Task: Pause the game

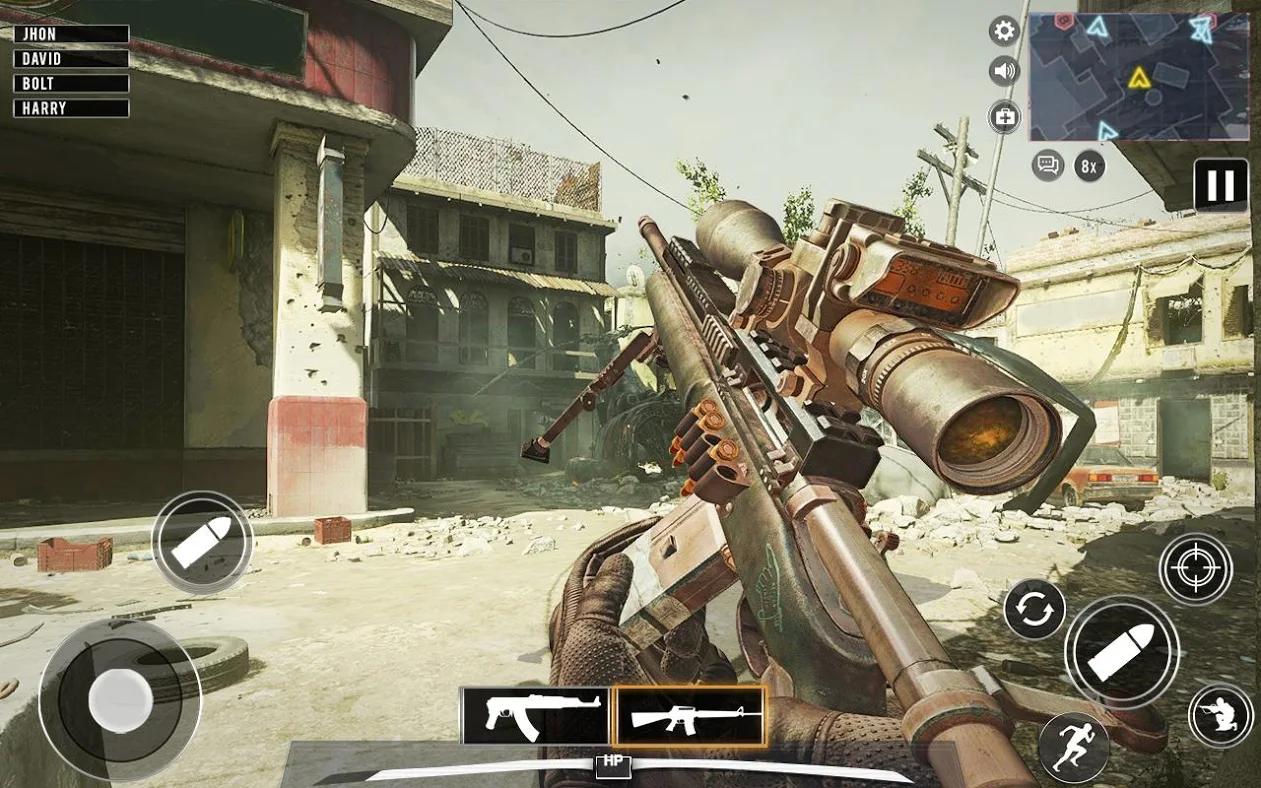Action: point(1221,185)
